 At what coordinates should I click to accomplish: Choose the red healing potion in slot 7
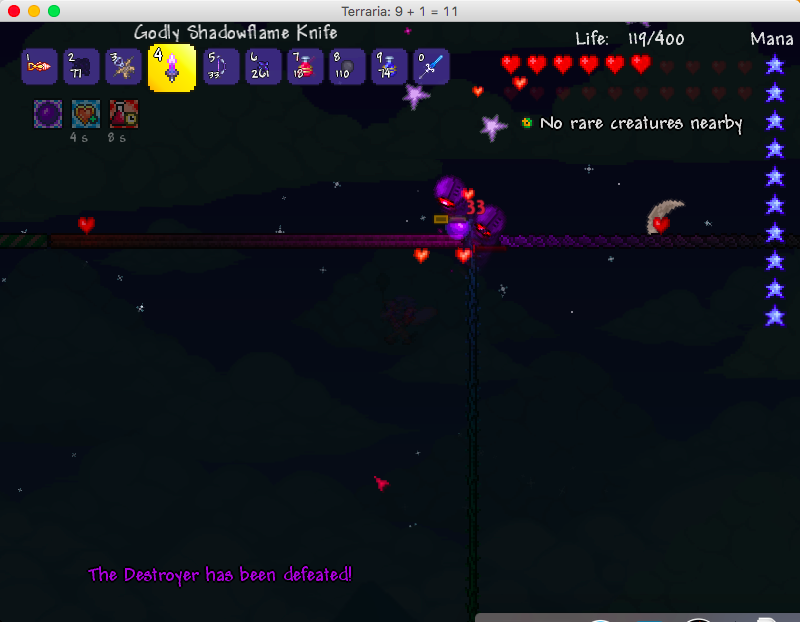point(305,68)
